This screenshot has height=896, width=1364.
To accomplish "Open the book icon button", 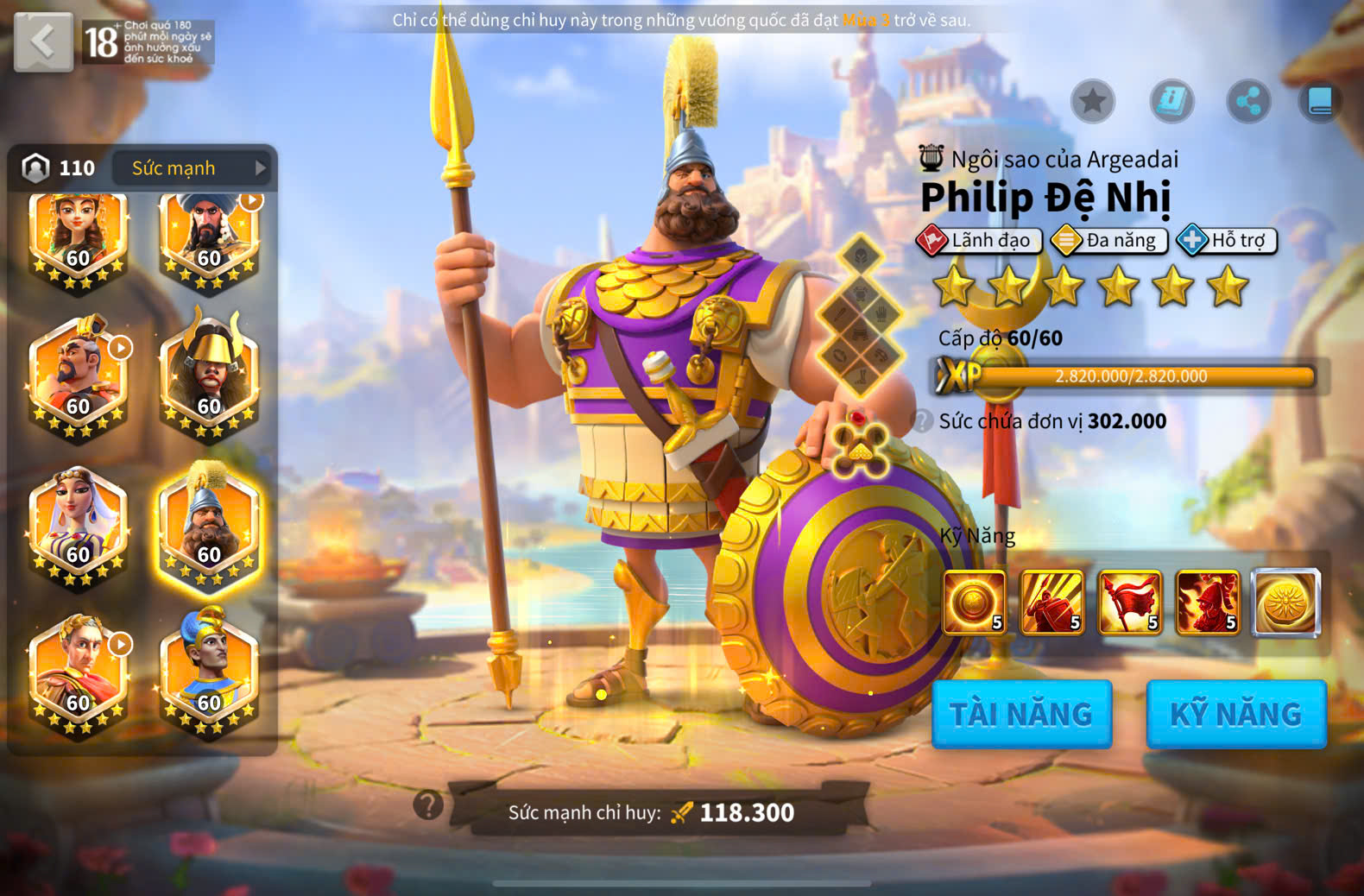I will [x=1320, y=102].
